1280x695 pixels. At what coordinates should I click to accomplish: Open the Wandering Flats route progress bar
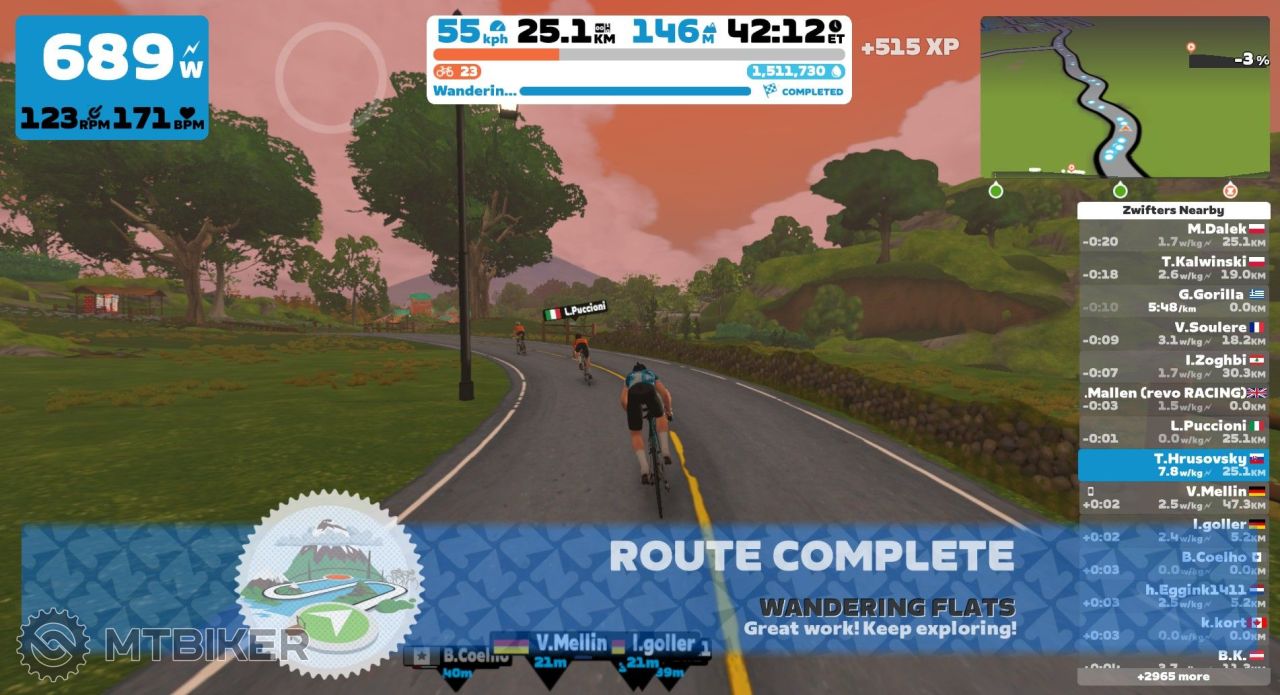(x=635, y=91)
